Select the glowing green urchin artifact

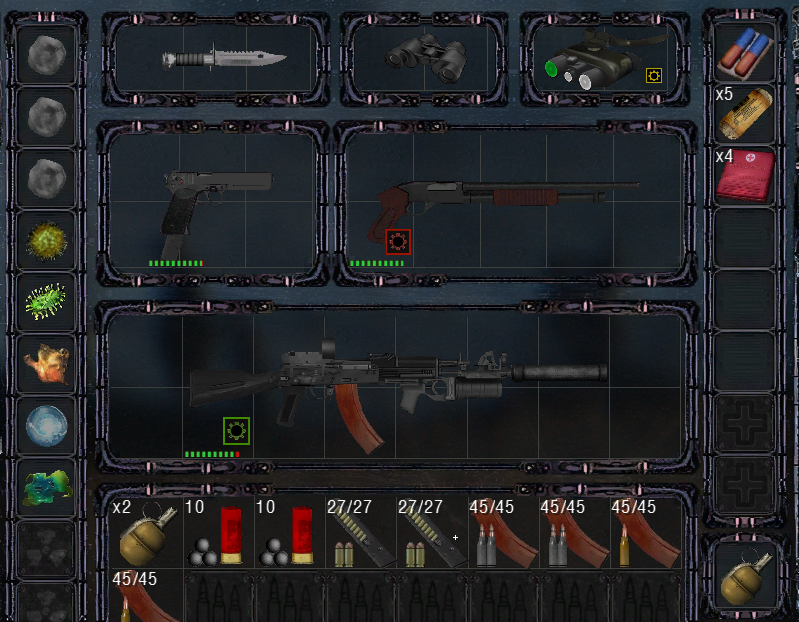click(48, 300)
